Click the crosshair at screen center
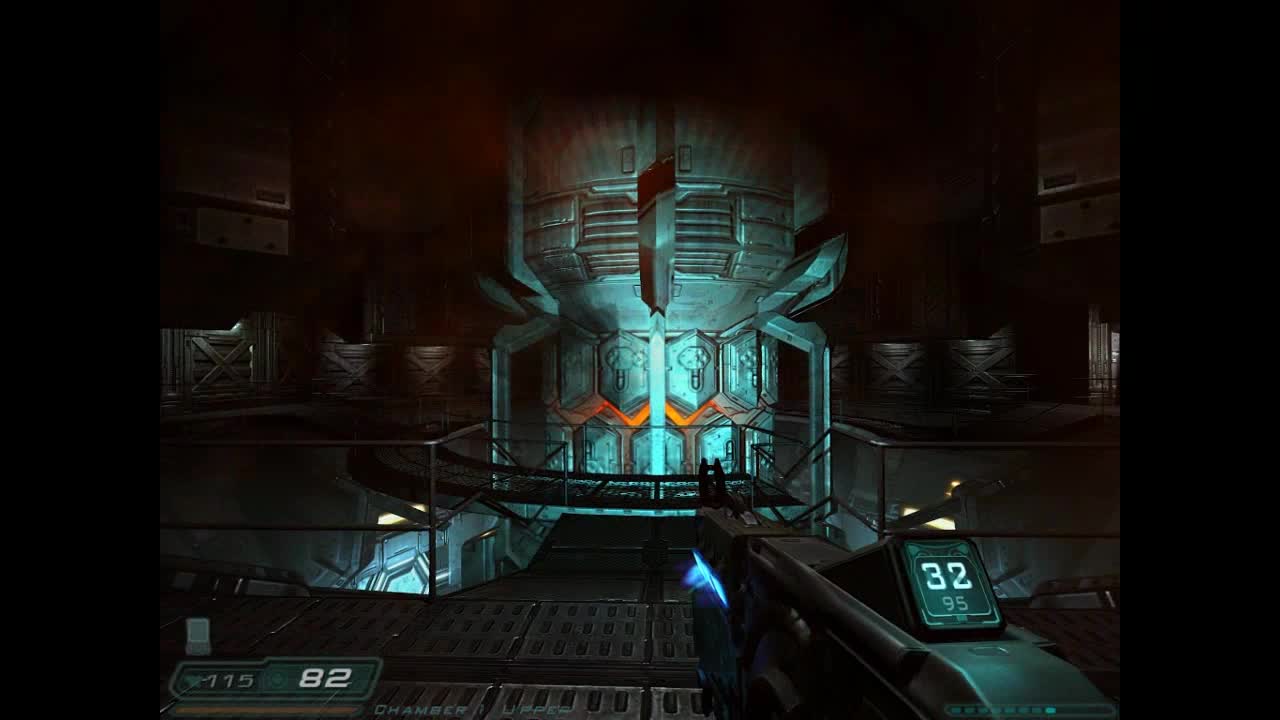 (640, 360)
